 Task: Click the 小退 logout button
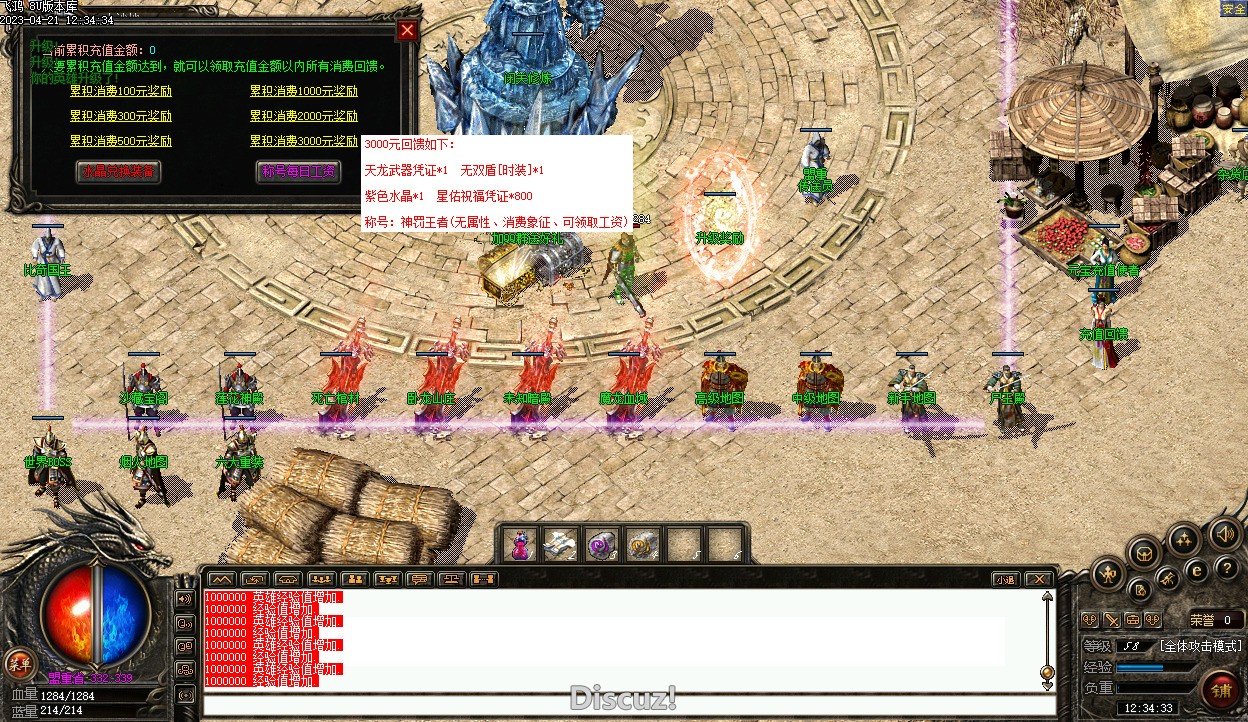[x=1005, y=579]
